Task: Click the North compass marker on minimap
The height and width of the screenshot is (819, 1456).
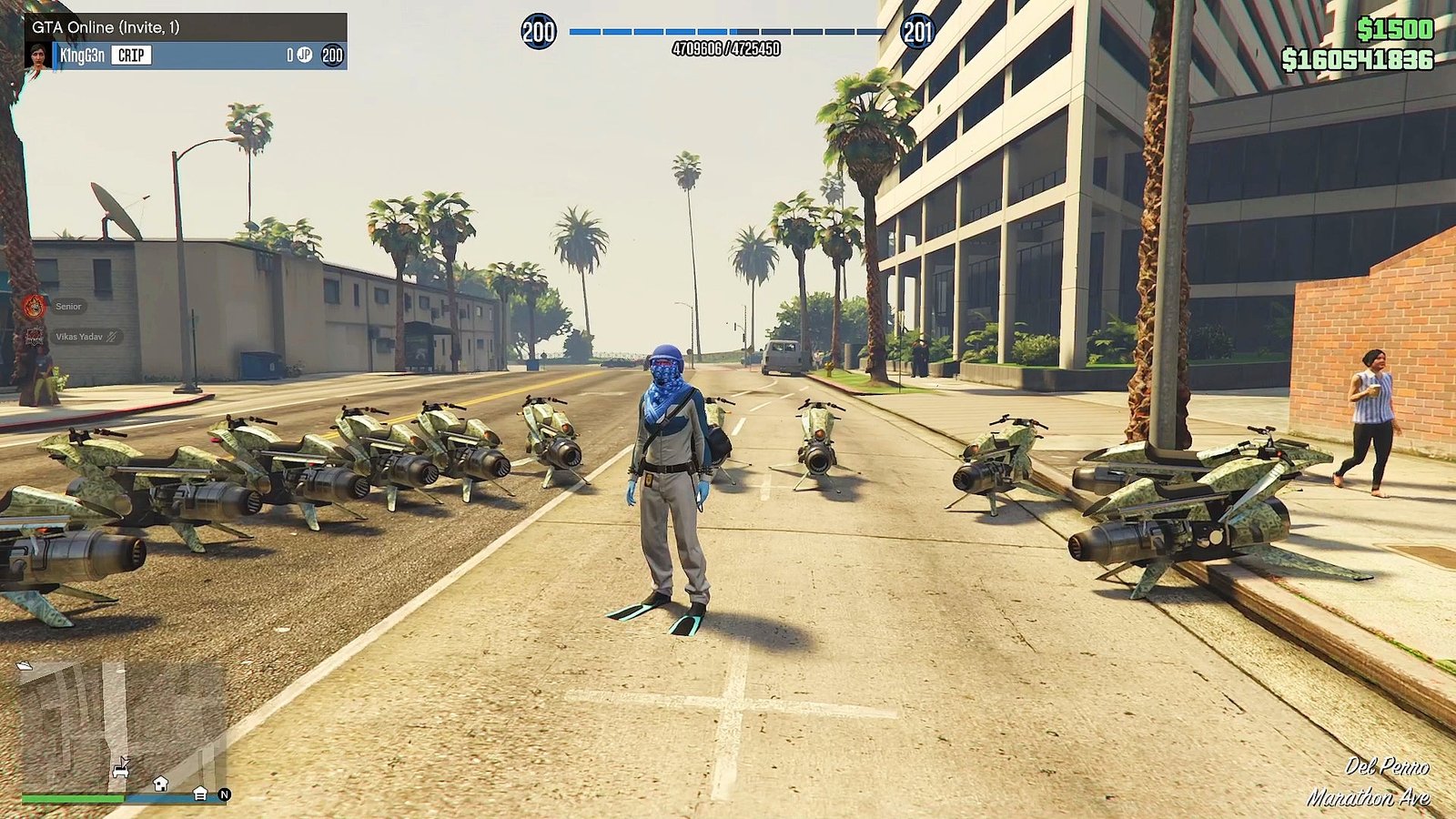Action: [x=224, y=794]
